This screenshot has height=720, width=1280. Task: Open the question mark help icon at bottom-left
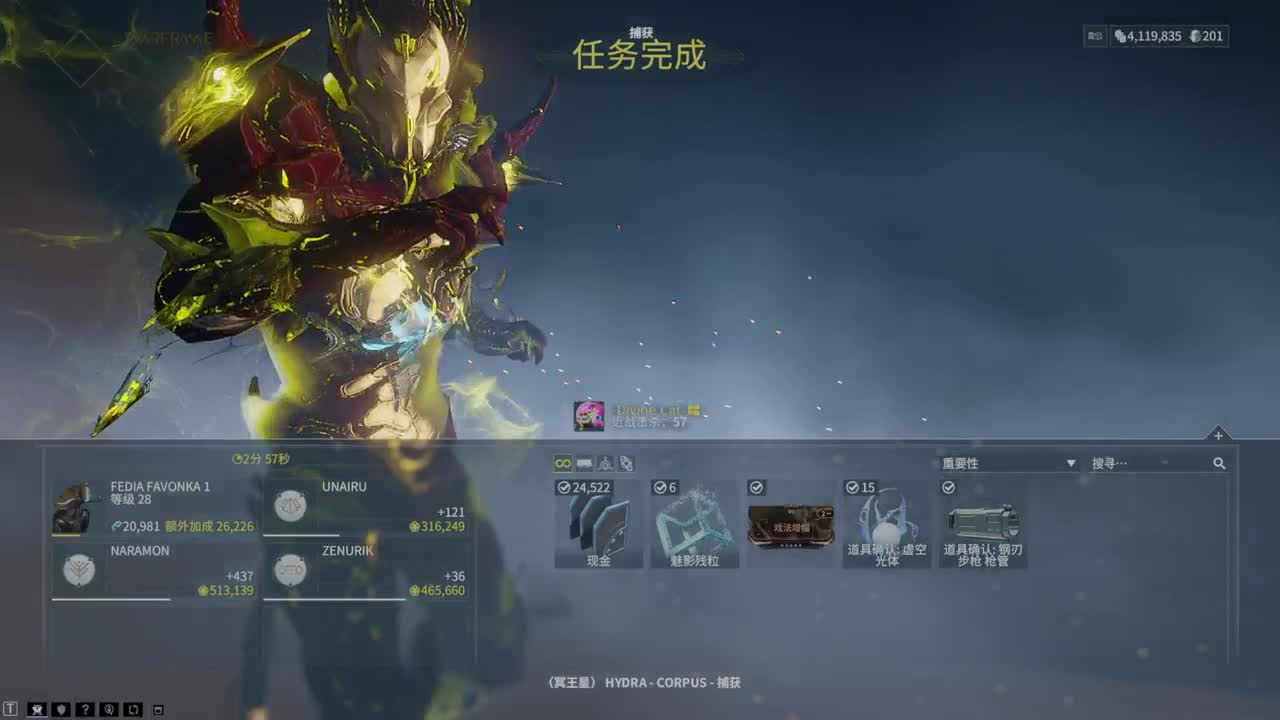[85, 708]
